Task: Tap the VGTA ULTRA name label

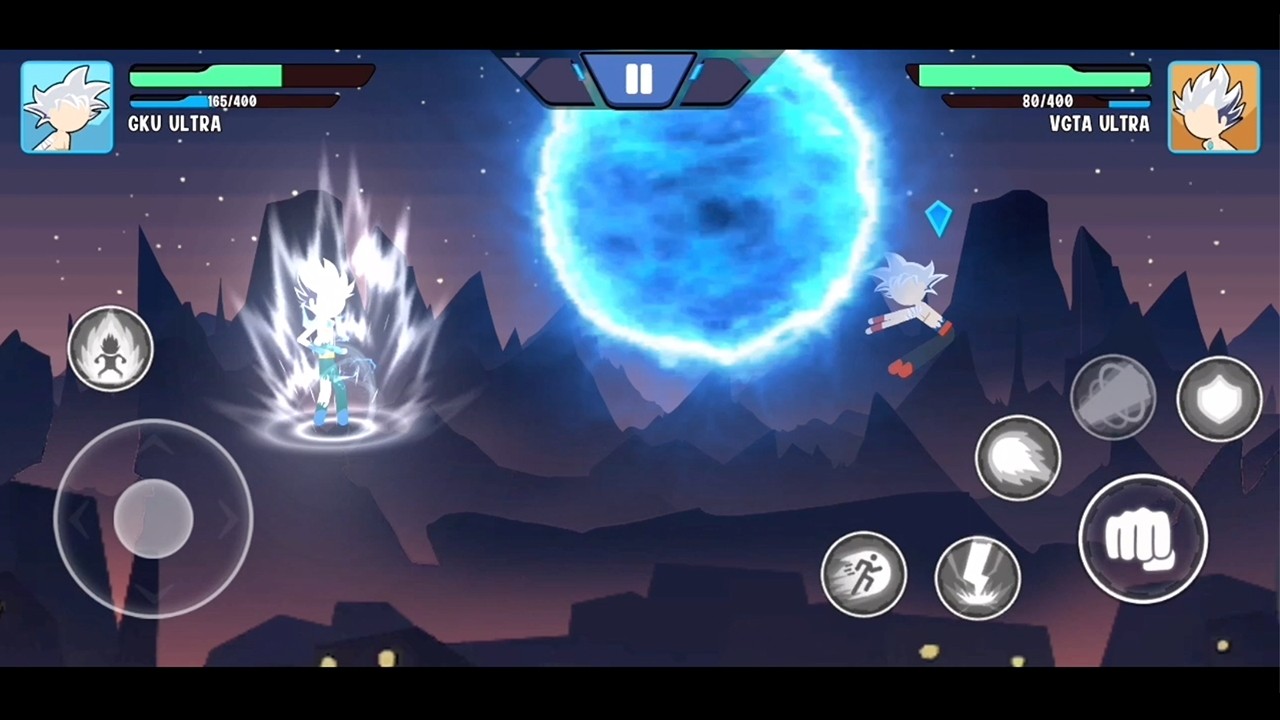Action: tap(1100, 124)
